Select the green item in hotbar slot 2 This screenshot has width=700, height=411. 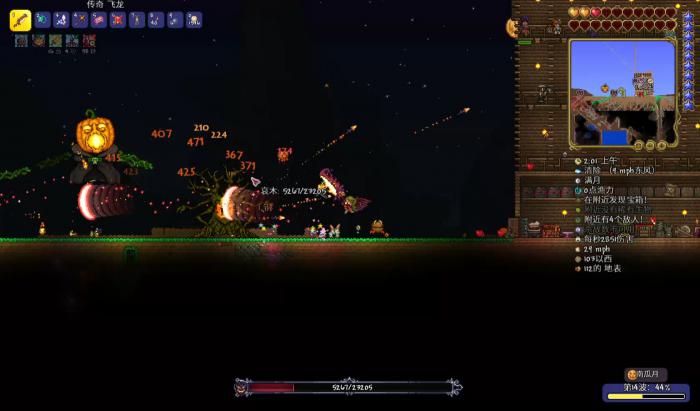(41, 20)
